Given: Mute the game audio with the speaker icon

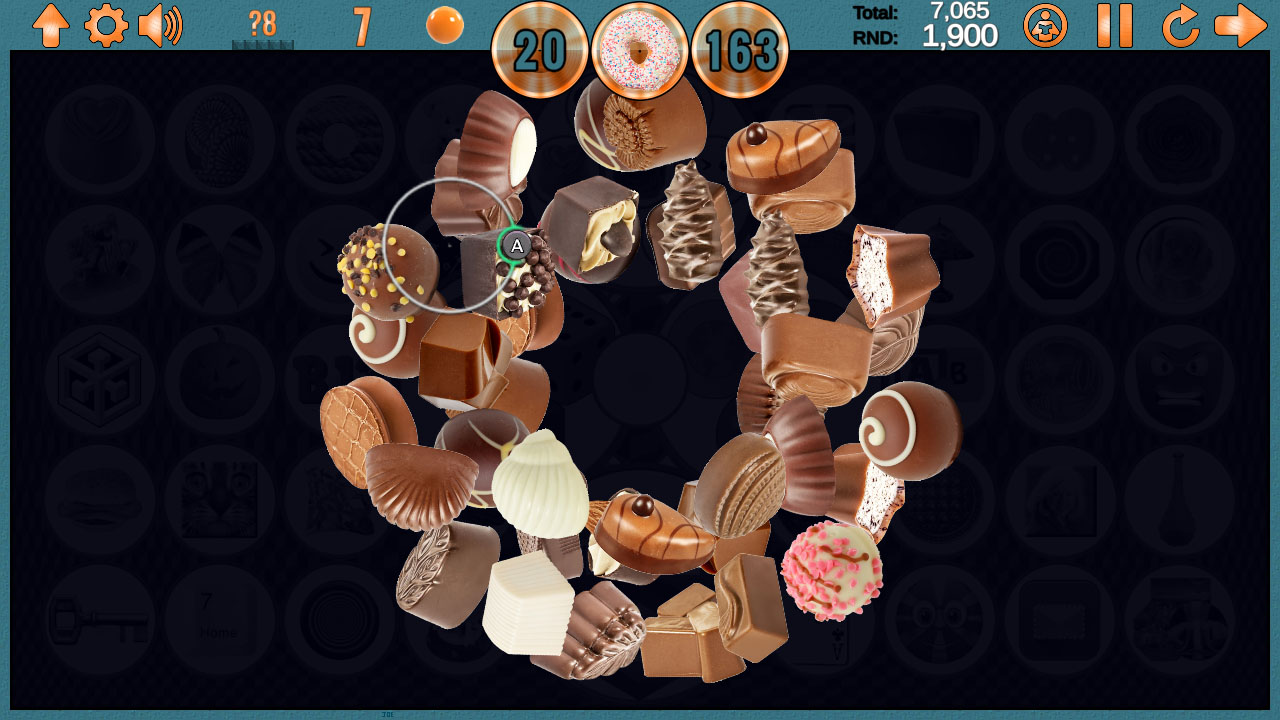Looking at the screenshot, I should click(x=160, y=27).
